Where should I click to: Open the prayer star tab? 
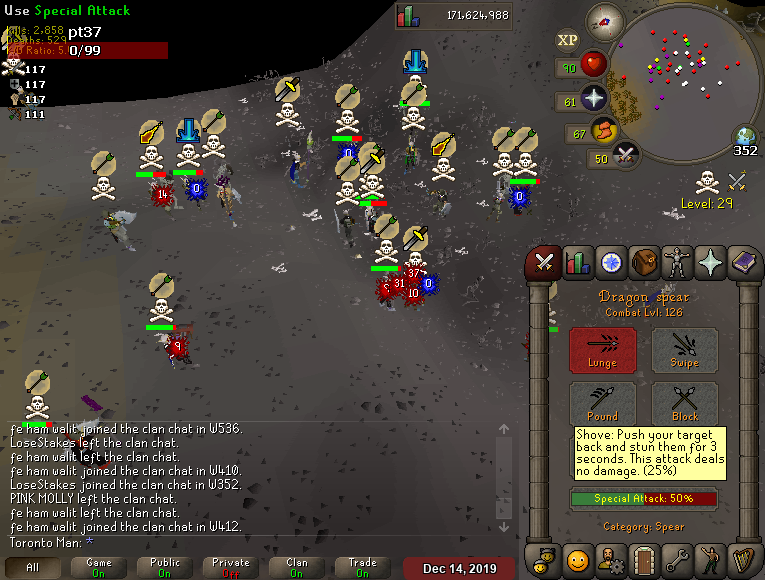pos(710,263)
